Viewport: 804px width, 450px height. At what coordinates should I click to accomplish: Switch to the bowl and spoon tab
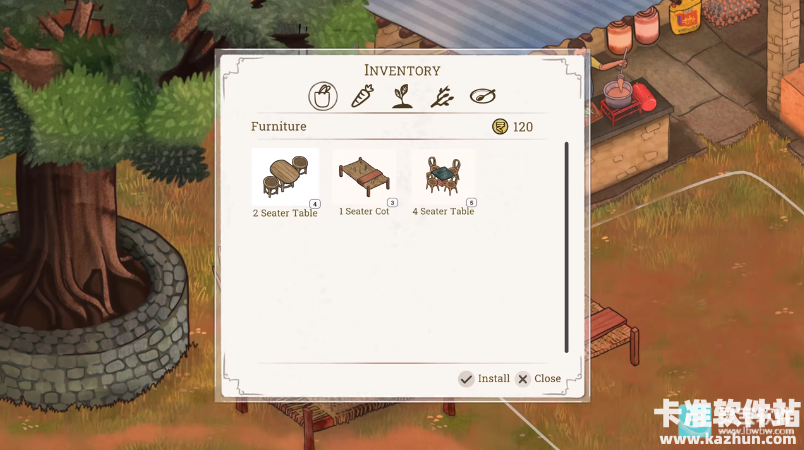(483, 96)
